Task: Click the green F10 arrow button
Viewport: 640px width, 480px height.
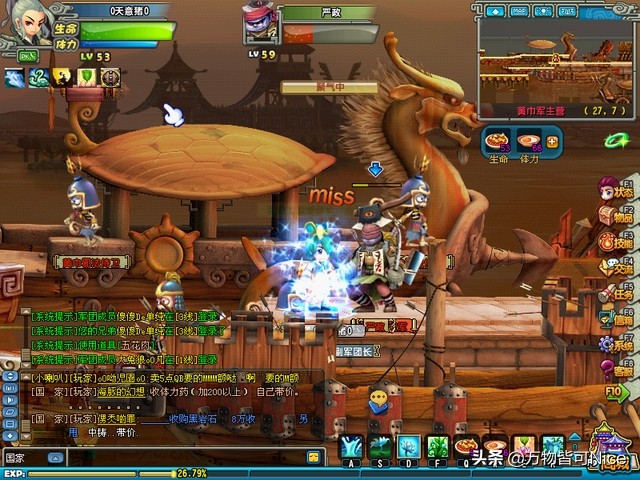Action: 616,392
